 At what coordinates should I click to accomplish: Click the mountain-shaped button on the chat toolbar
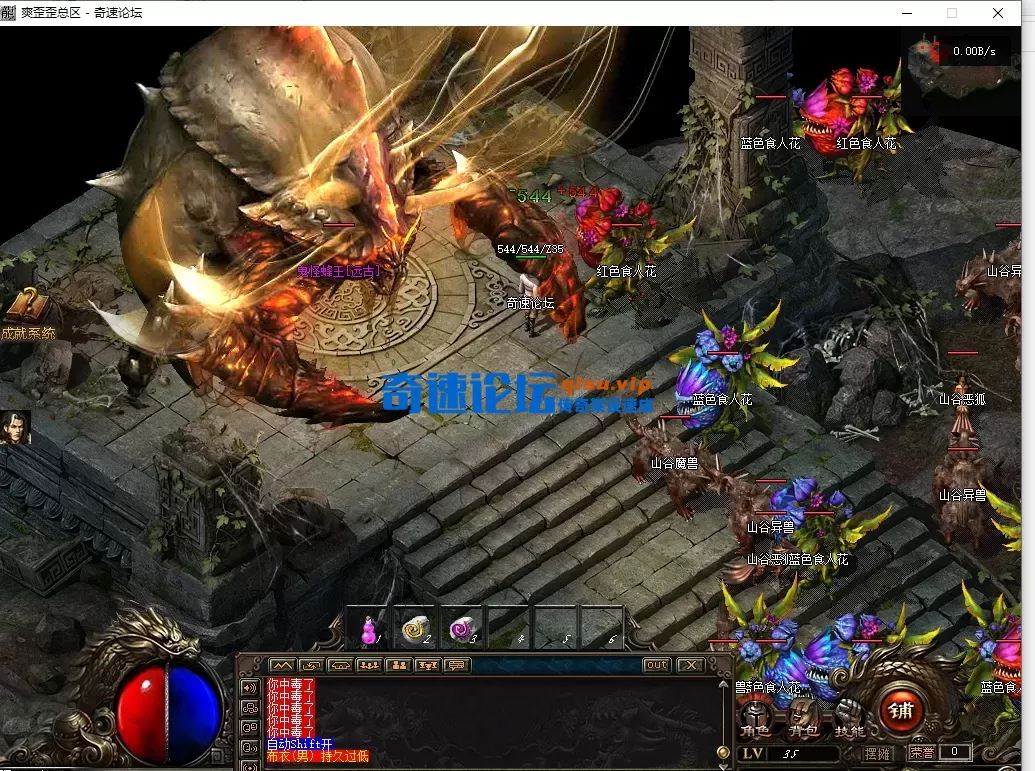282,665
